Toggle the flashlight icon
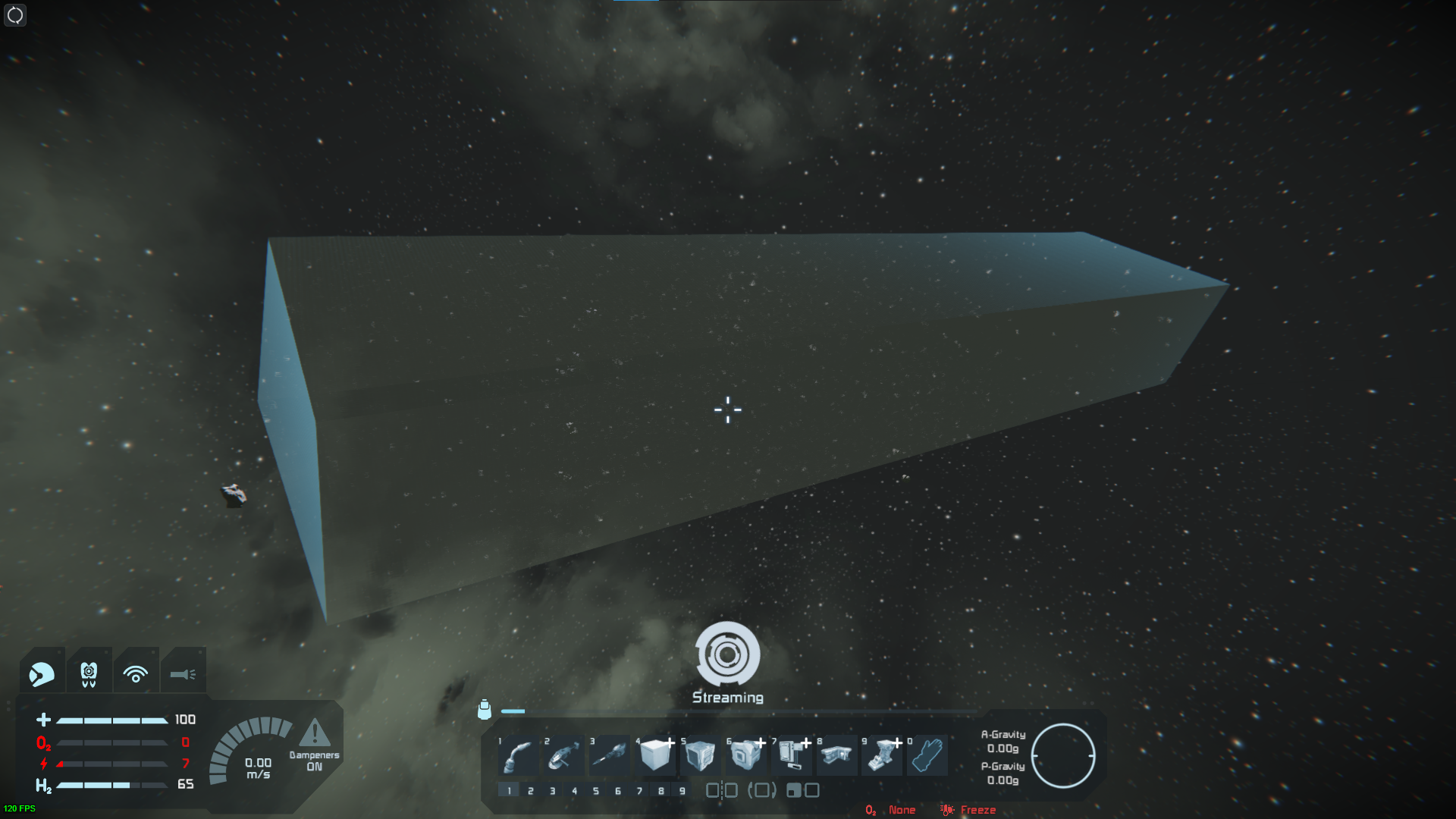This screenshot has width=1456, height=819. (183, 673)
